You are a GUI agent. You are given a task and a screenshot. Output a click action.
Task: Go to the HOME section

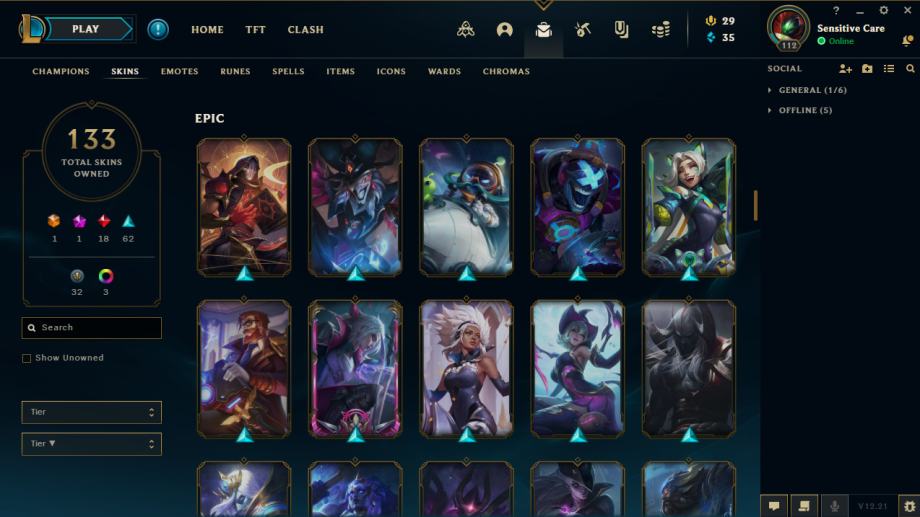point(207,30)
